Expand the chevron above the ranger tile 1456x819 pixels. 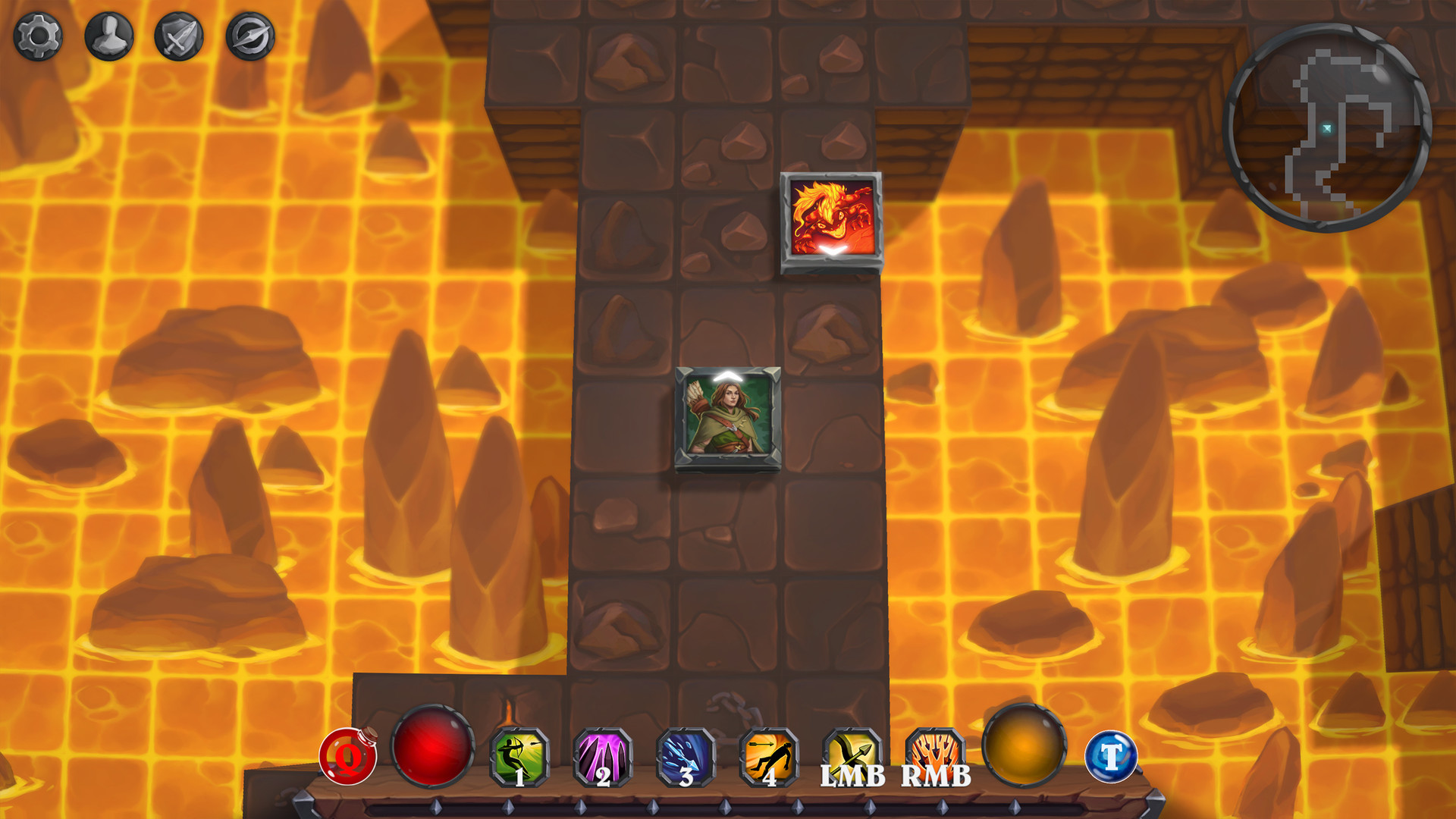pos(726,375)
